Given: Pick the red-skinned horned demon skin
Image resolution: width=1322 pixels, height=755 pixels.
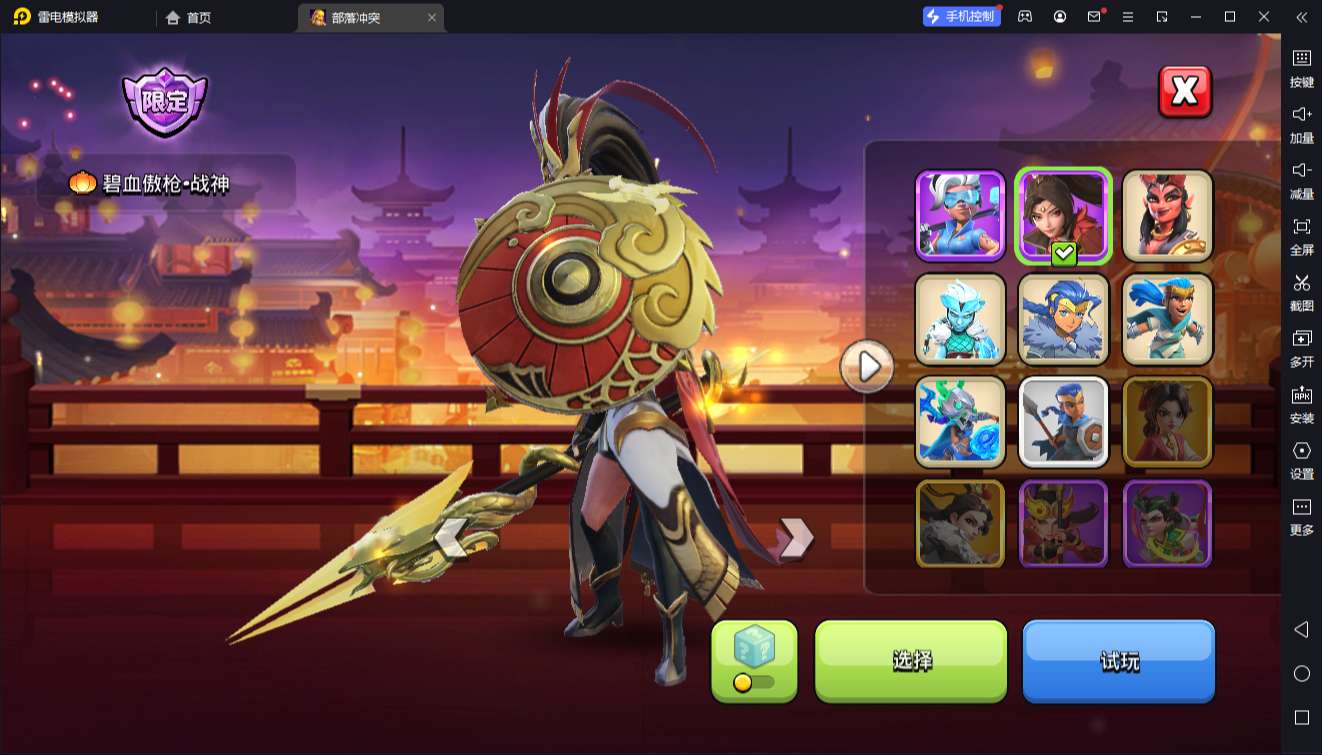Looking at the screenshot, I should [x=1167, y=216].
